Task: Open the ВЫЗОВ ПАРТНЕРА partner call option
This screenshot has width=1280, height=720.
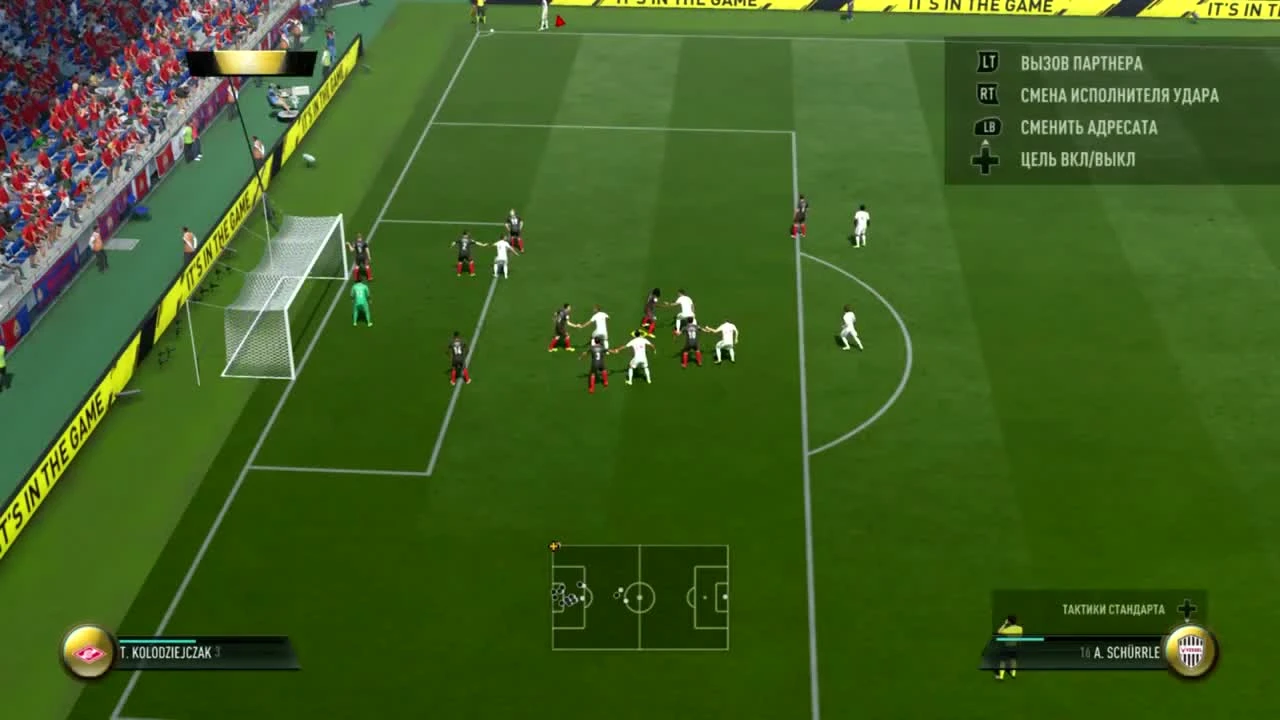Action: click(1080, 62)
